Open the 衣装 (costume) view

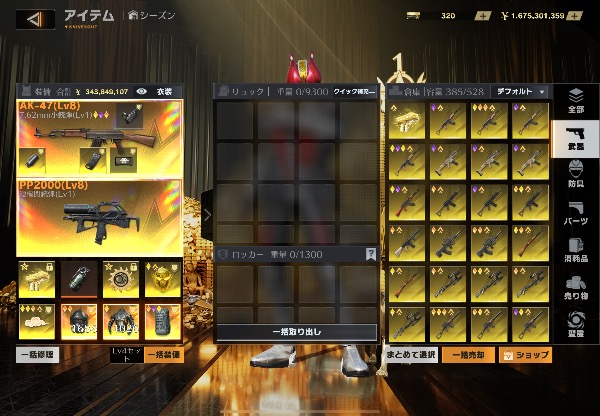click(x=165, y=91)
